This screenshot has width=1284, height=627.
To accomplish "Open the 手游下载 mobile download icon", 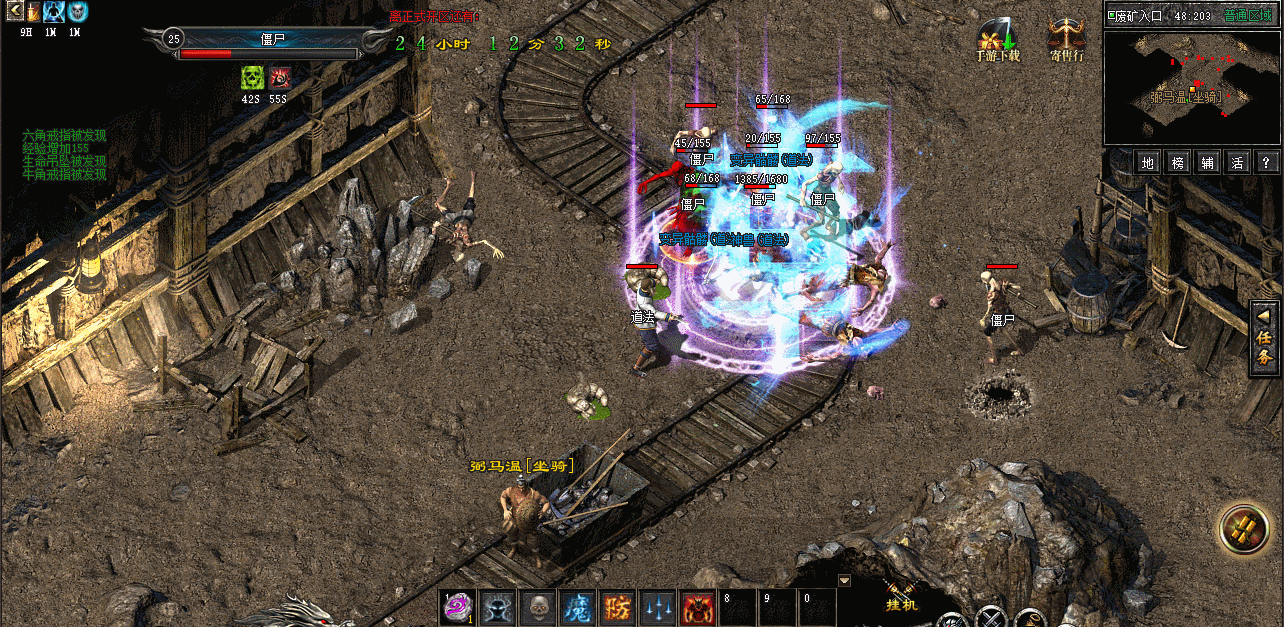I will [997, 39].
